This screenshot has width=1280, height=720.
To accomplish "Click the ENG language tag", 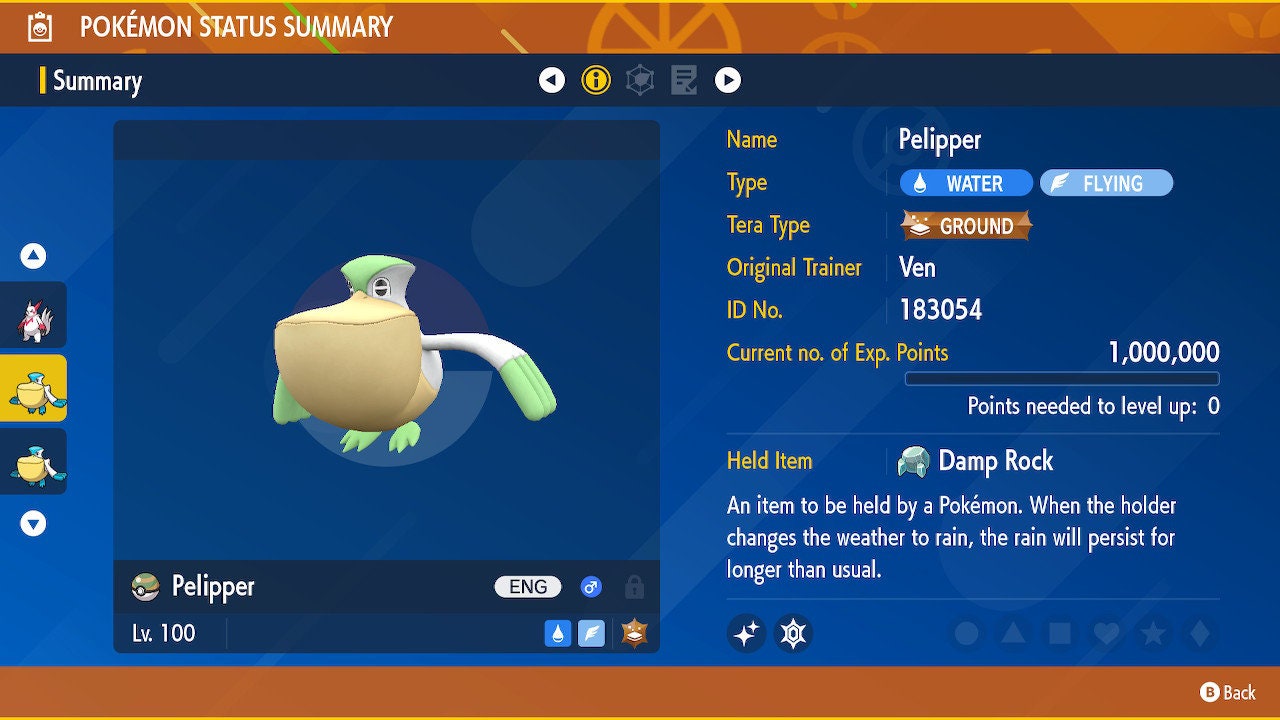I will [527, 587].
